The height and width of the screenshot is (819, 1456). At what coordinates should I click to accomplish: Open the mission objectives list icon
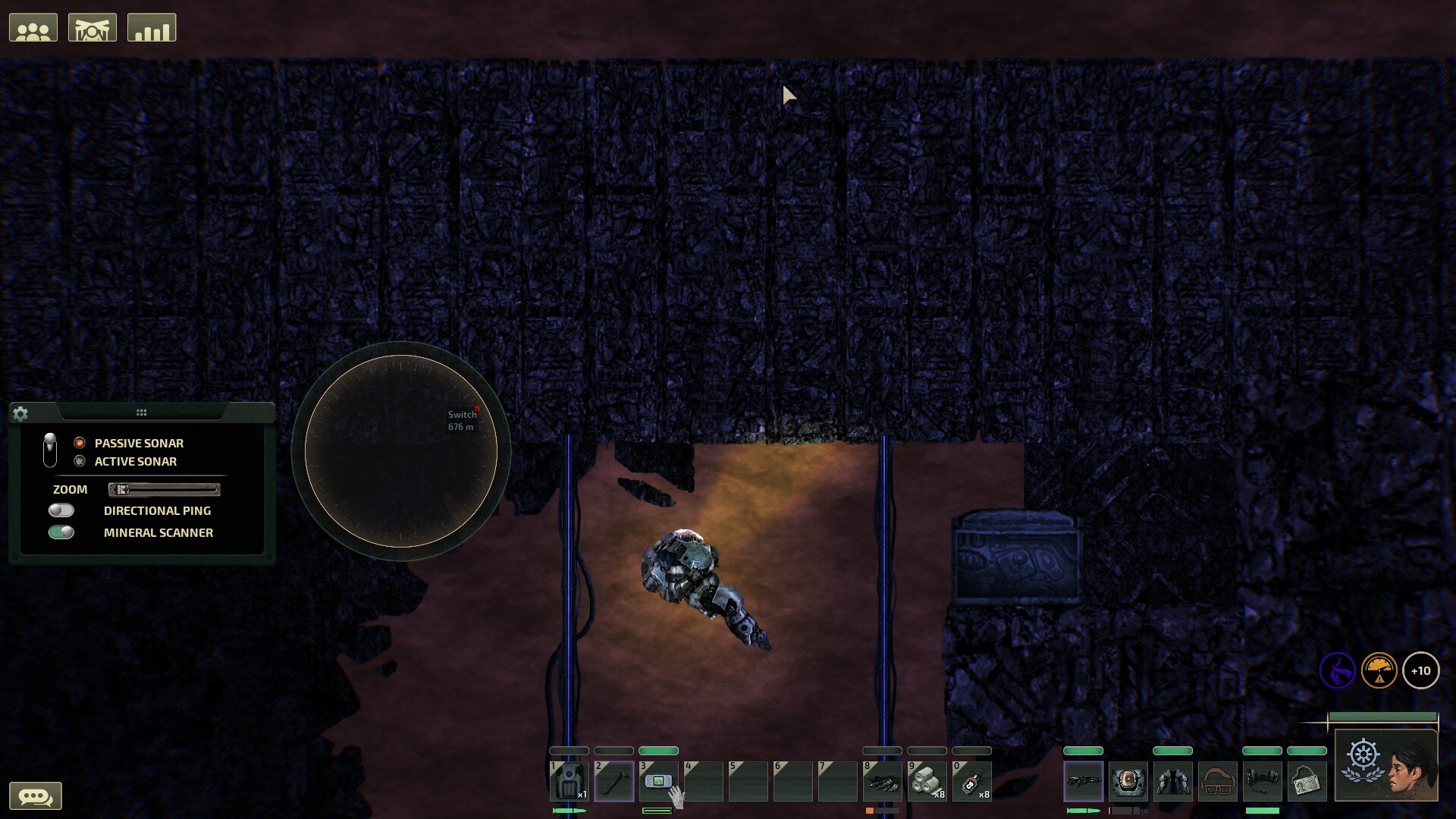[151, 27]
